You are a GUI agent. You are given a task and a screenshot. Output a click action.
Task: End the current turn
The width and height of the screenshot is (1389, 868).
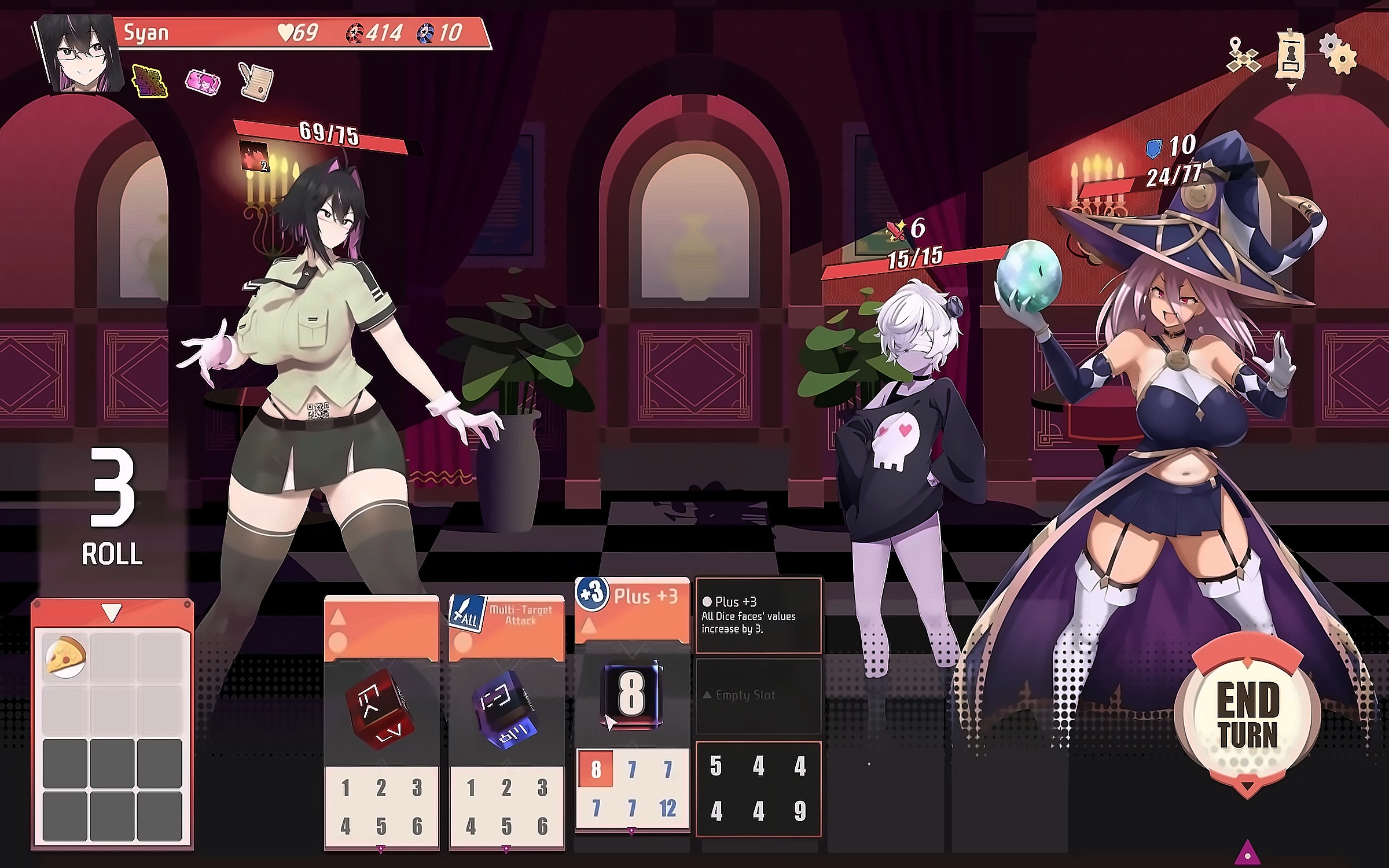pos(1247,715)
